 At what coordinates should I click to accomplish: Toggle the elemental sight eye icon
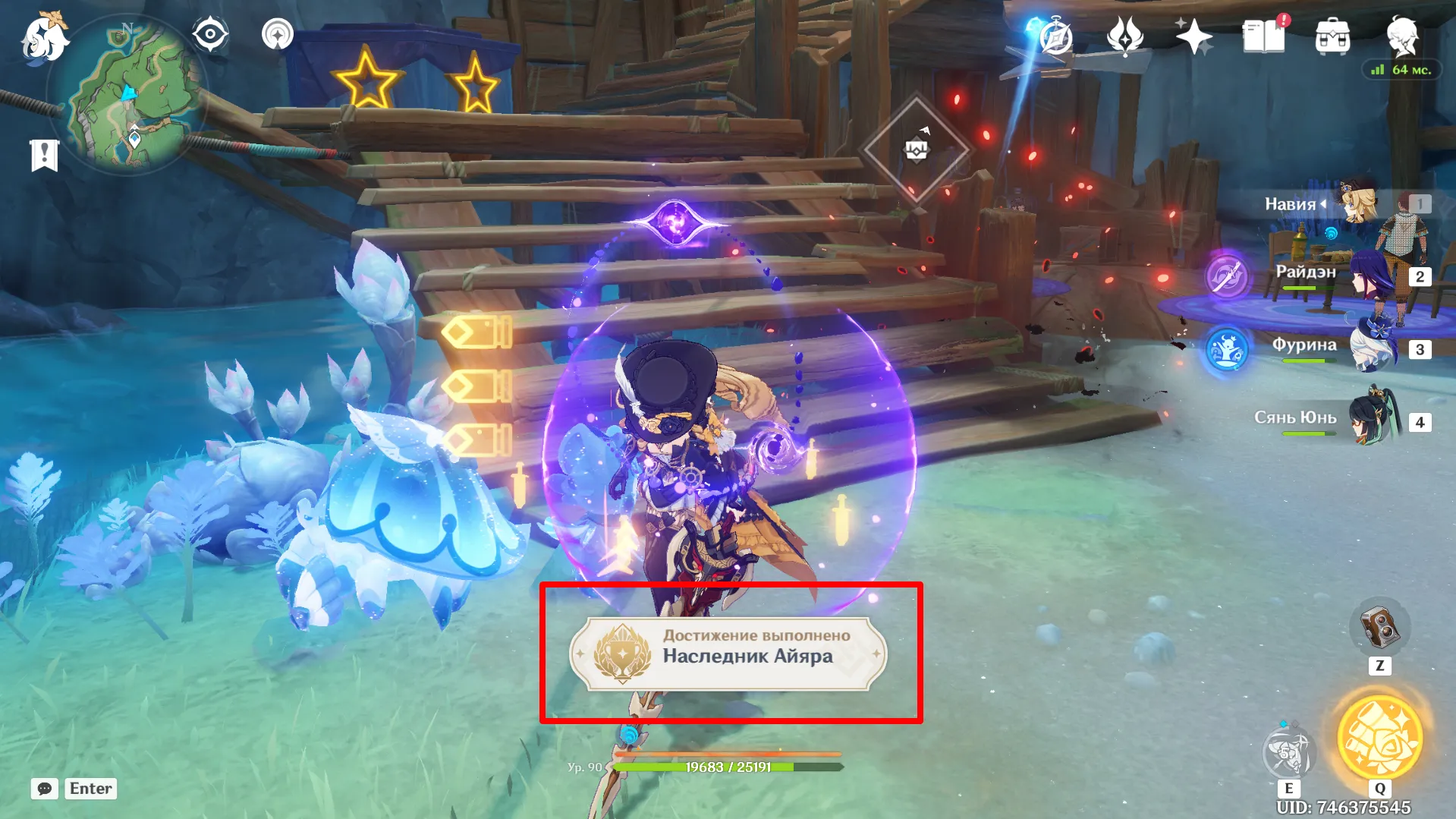click(x=210, y=35)
